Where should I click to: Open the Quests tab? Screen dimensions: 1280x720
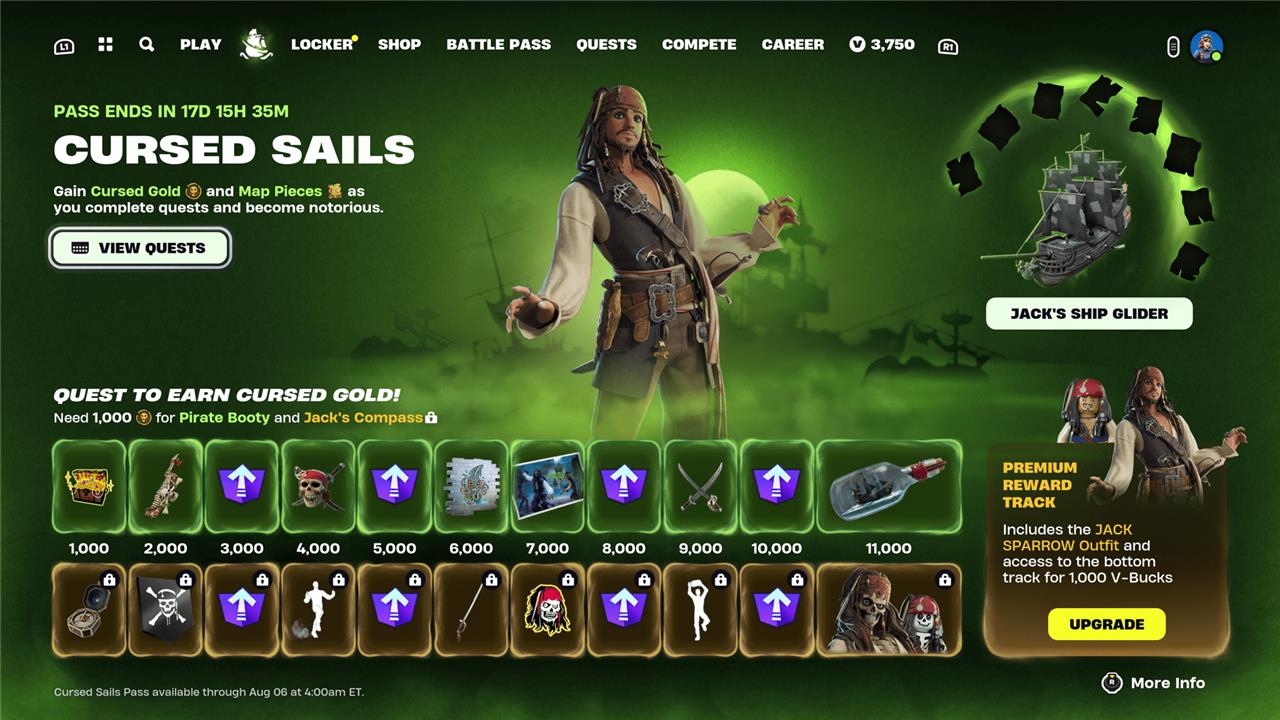coord(606,44)
